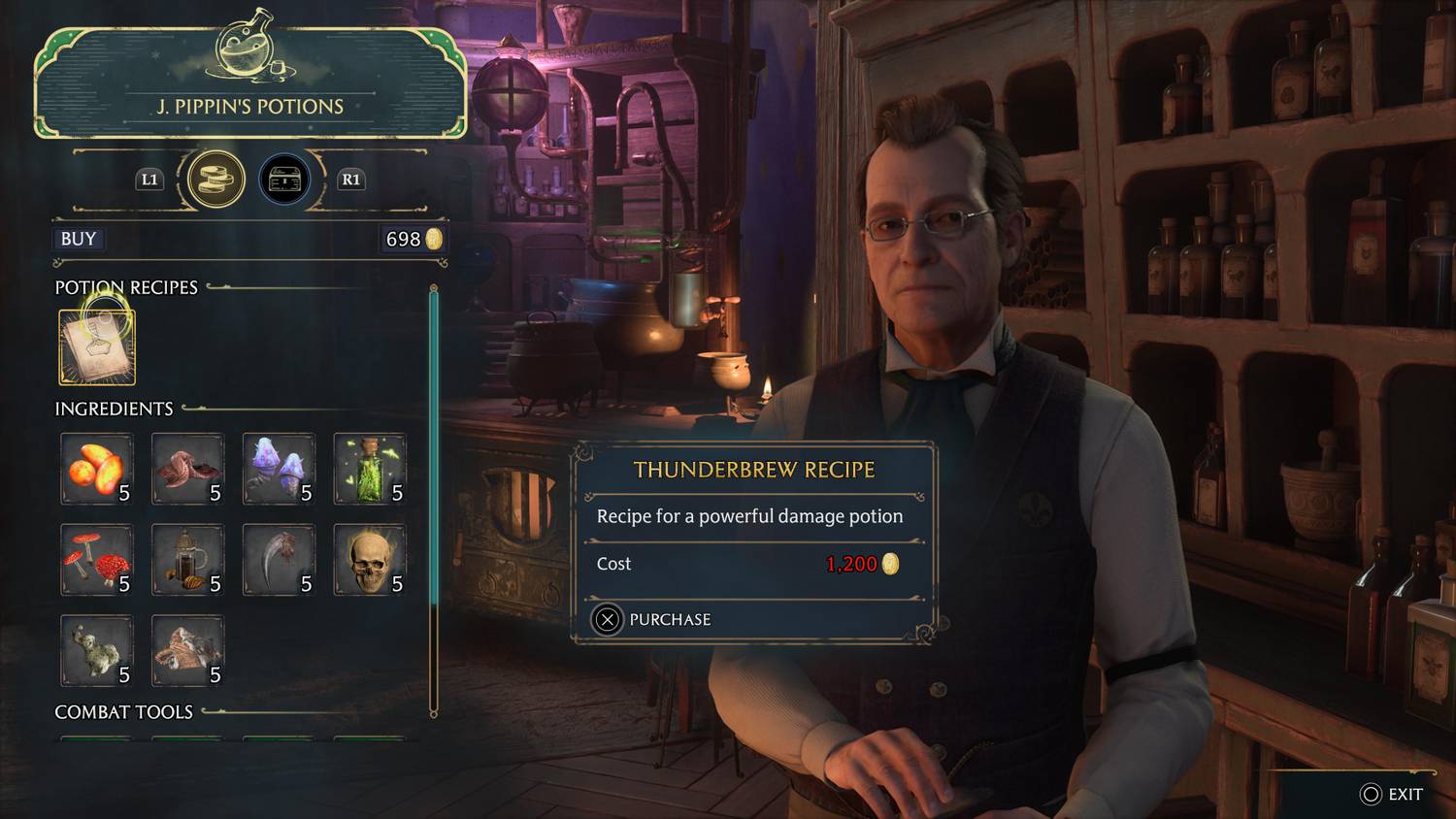The height and width of the screenshot is (819, 1456).
Task: Pick the purple Horklump mushrooms ingredient
Action: coord(279,470)
